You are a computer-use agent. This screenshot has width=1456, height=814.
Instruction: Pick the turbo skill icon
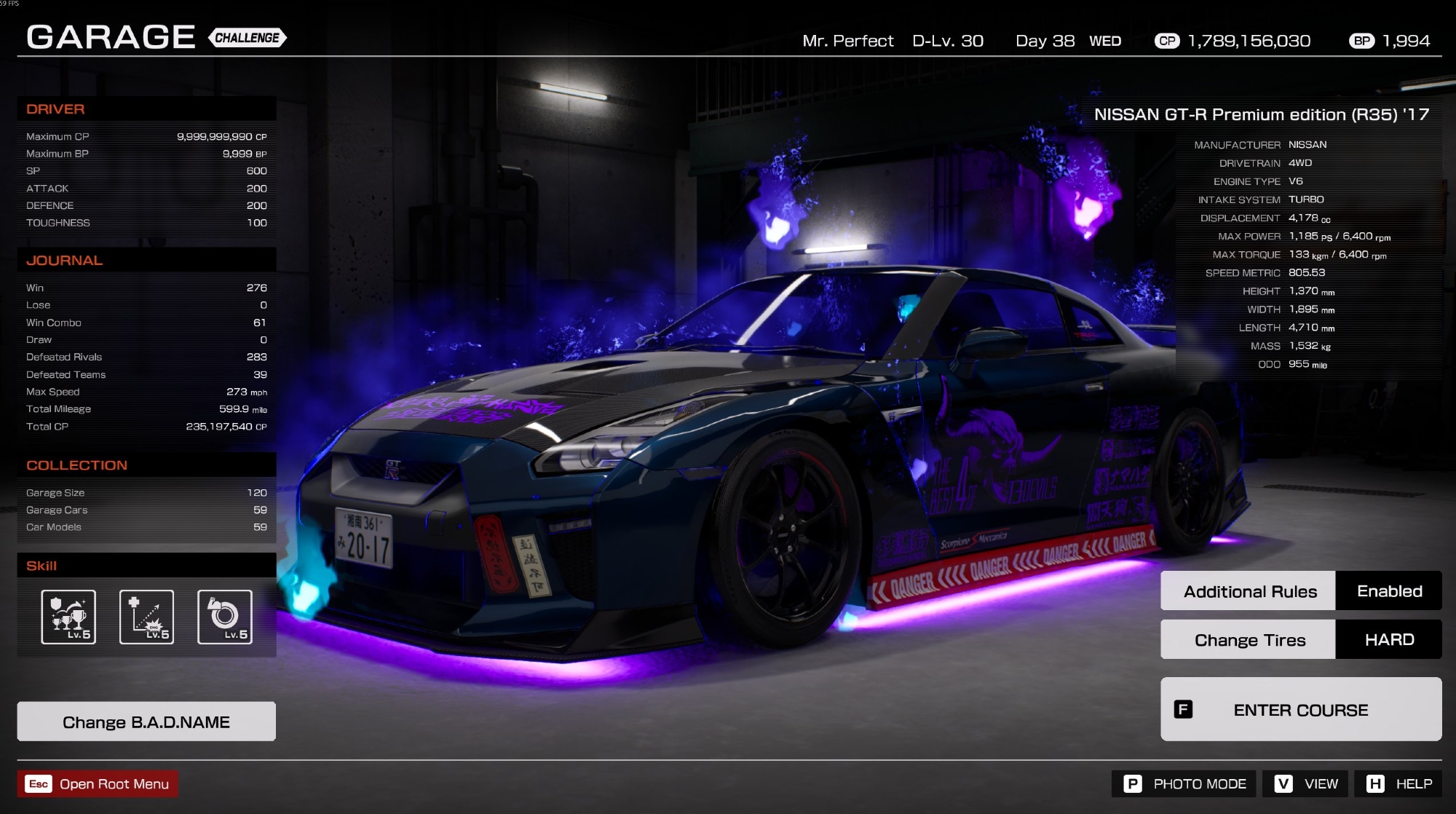click(225, 617)
